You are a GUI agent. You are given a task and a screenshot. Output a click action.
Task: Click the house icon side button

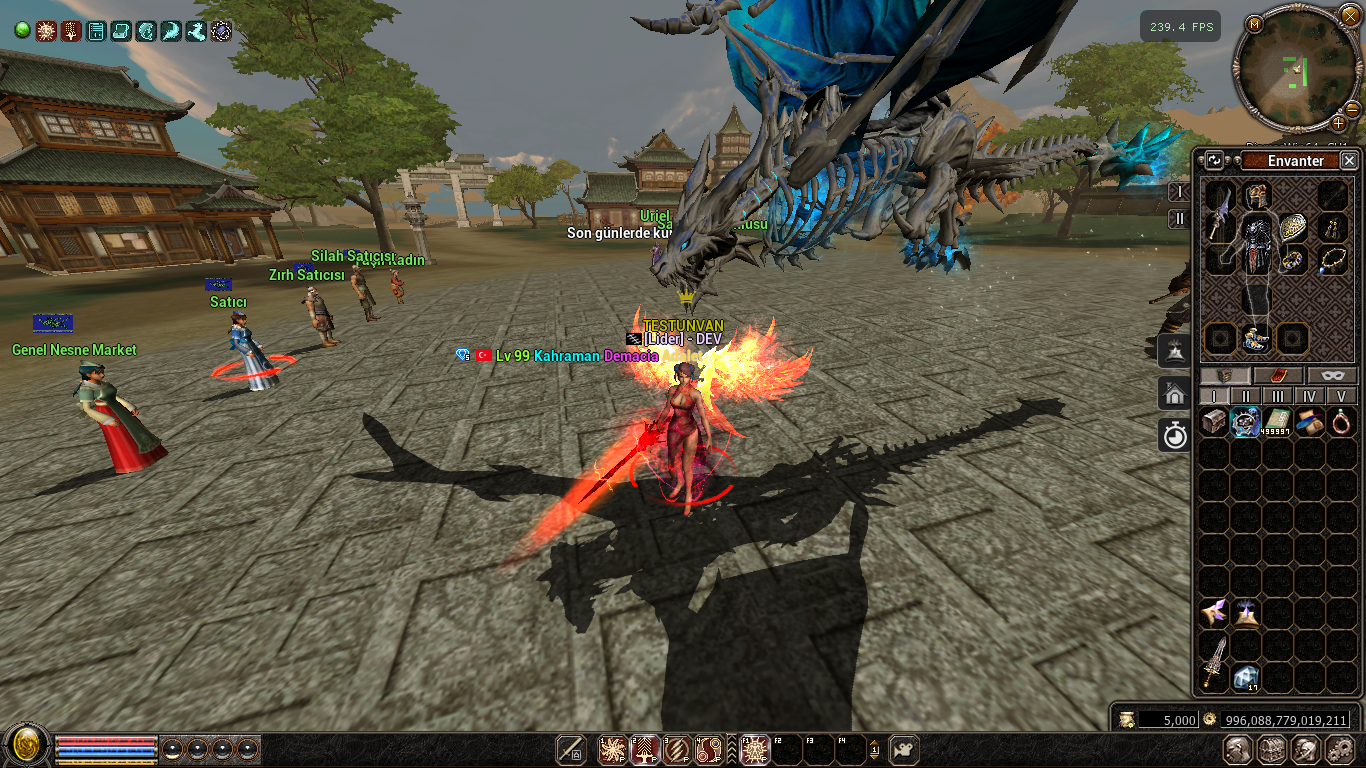[x=1174, y=393]
